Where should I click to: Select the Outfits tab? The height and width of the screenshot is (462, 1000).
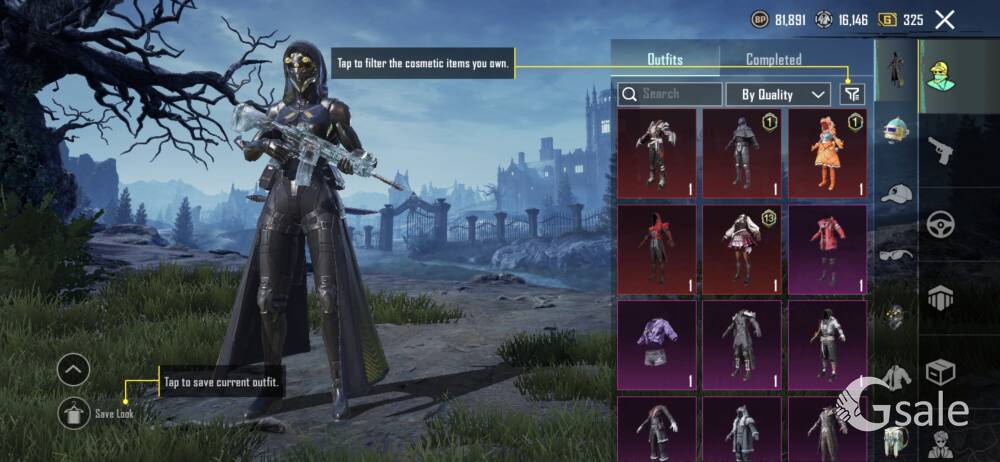click(665, 59)
